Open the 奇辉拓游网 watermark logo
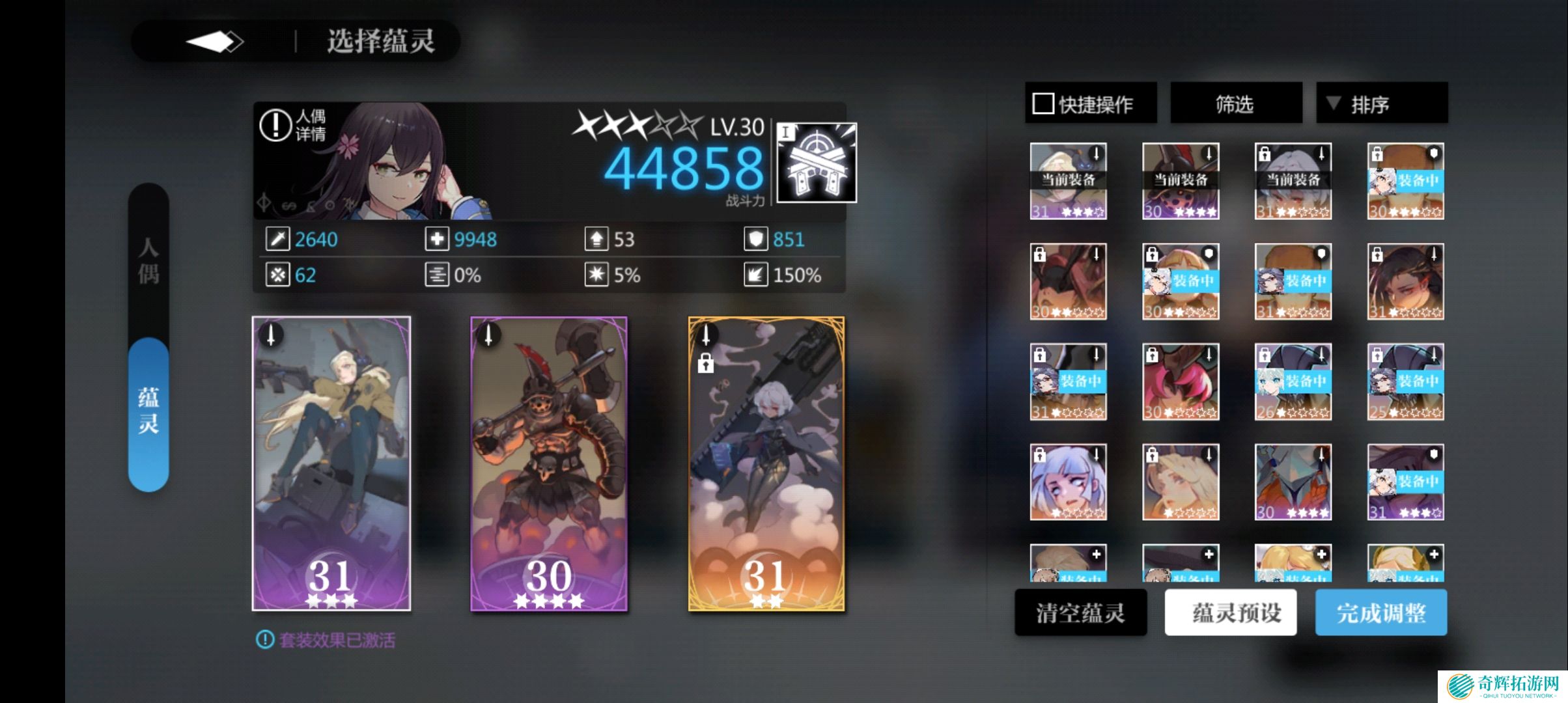 tap(1503, 686)
